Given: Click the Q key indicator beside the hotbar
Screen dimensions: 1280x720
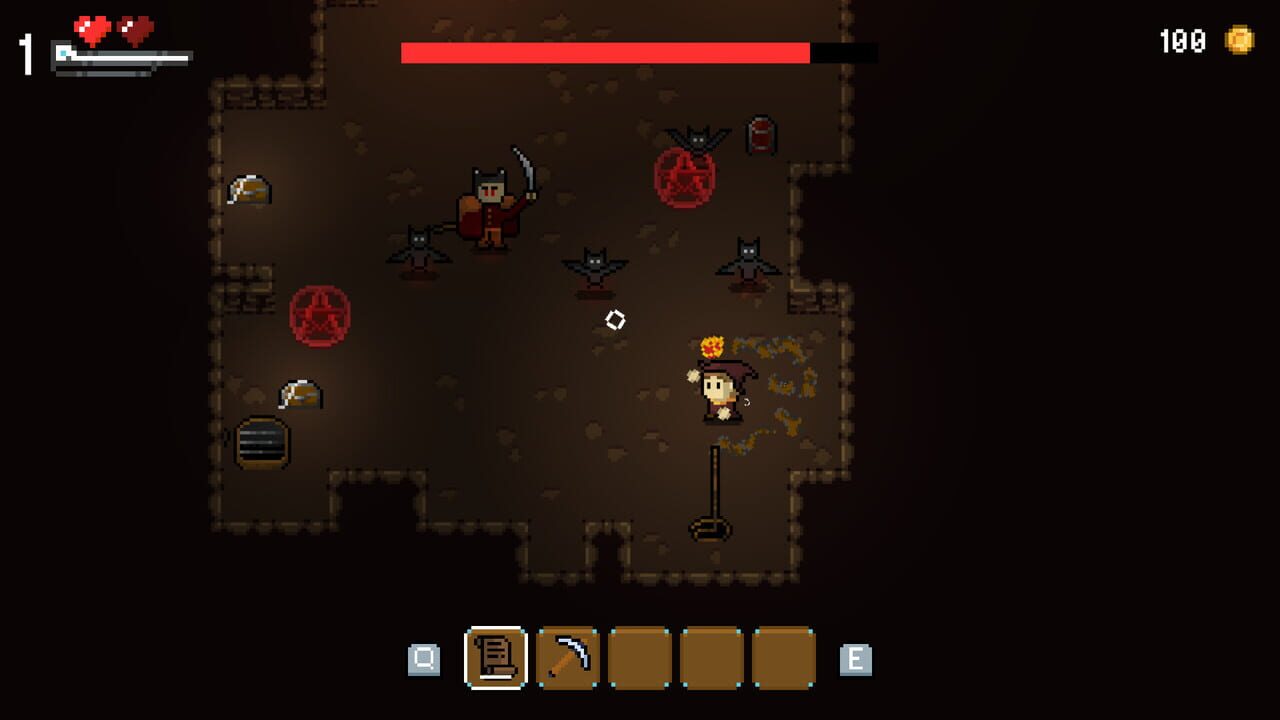Looking at the screenshot, I should click(x=426, y=658).
